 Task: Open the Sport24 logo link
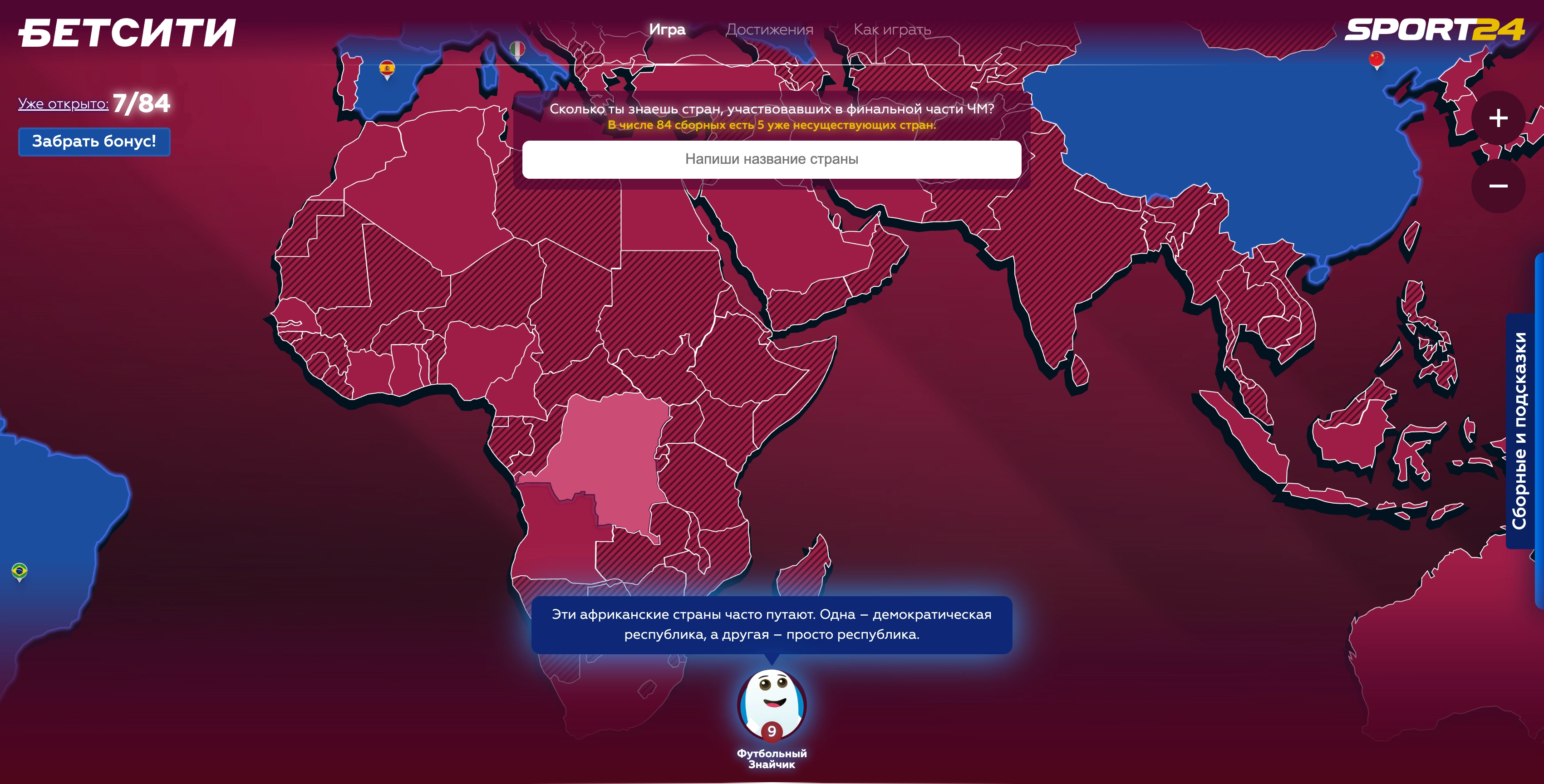(1434, 29)
